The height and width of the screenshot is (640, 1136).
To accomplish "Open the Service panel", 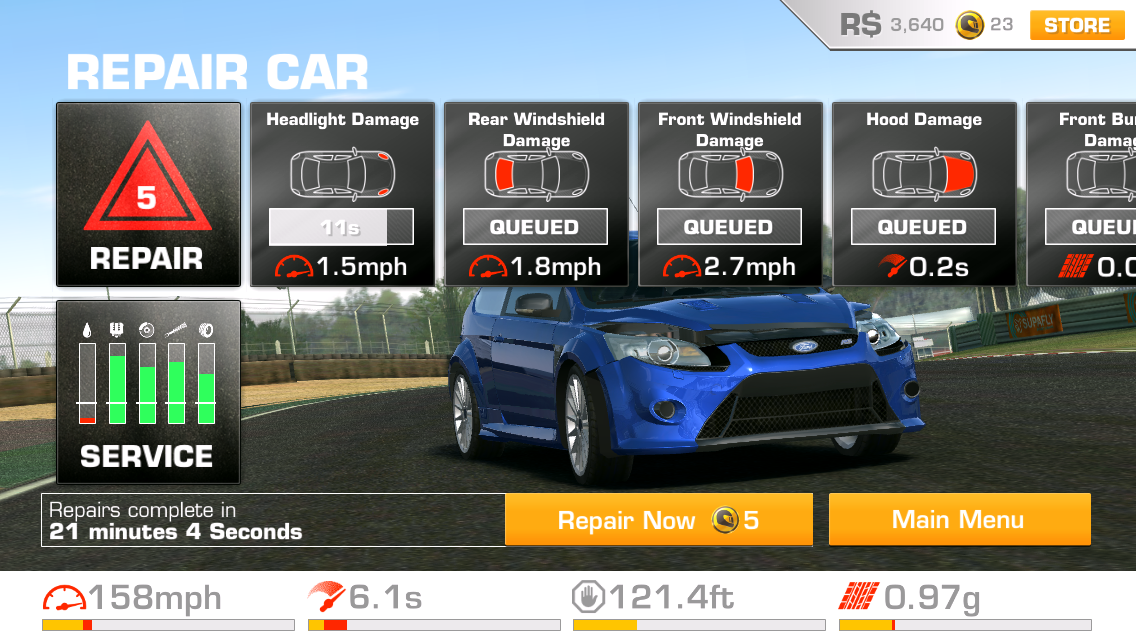I will pos(148,392).
